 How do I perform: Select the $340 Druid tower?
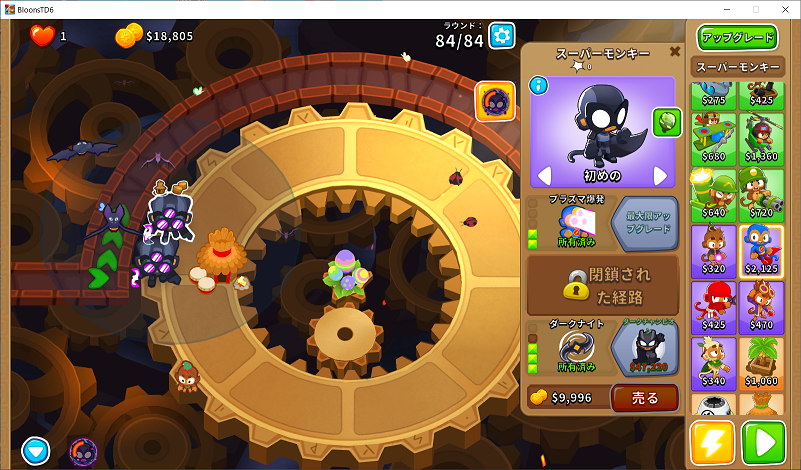pos(713,363)
